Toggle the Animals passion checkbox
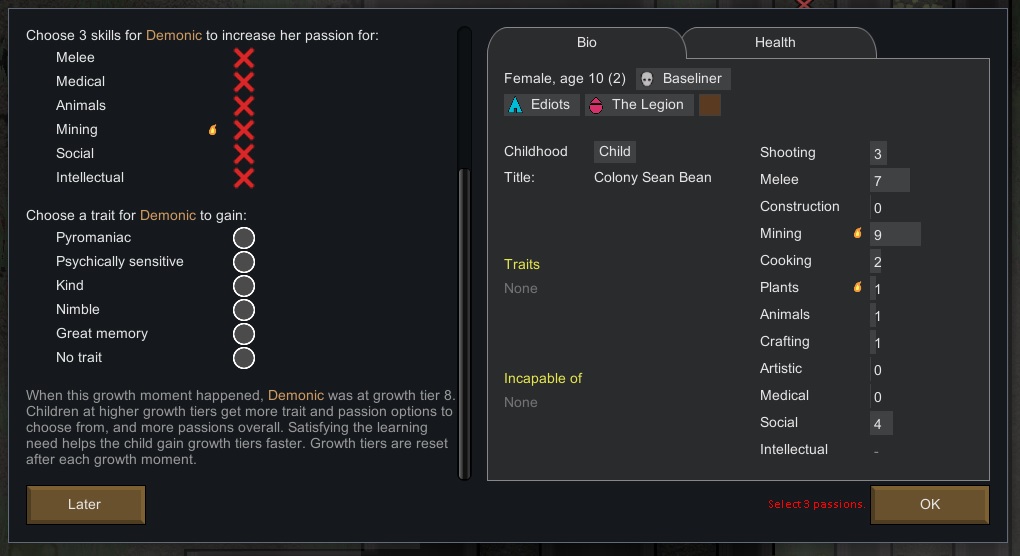This screenshot has height=556, width=1020. [244, 106]
